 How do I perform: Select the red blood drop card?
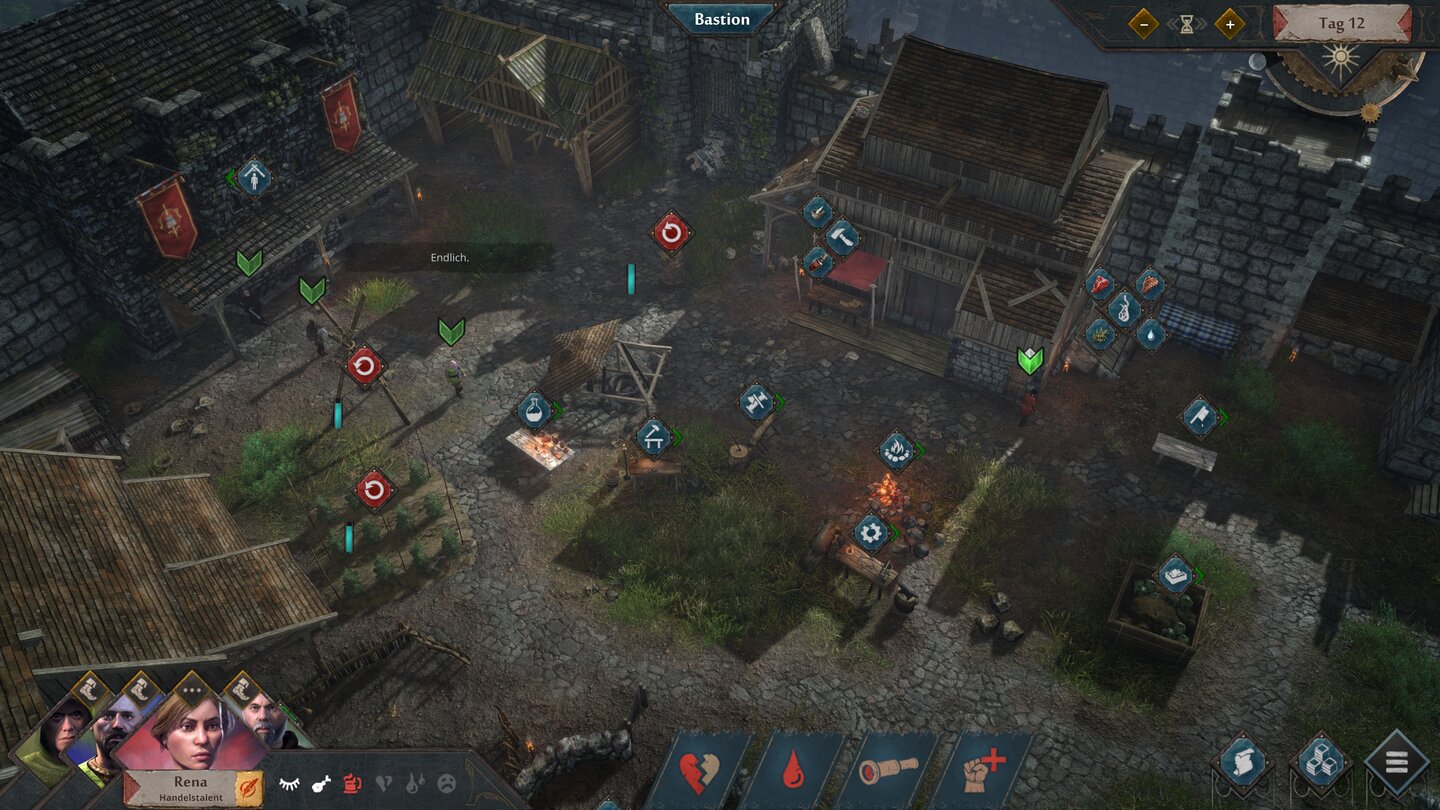[794, 772]
